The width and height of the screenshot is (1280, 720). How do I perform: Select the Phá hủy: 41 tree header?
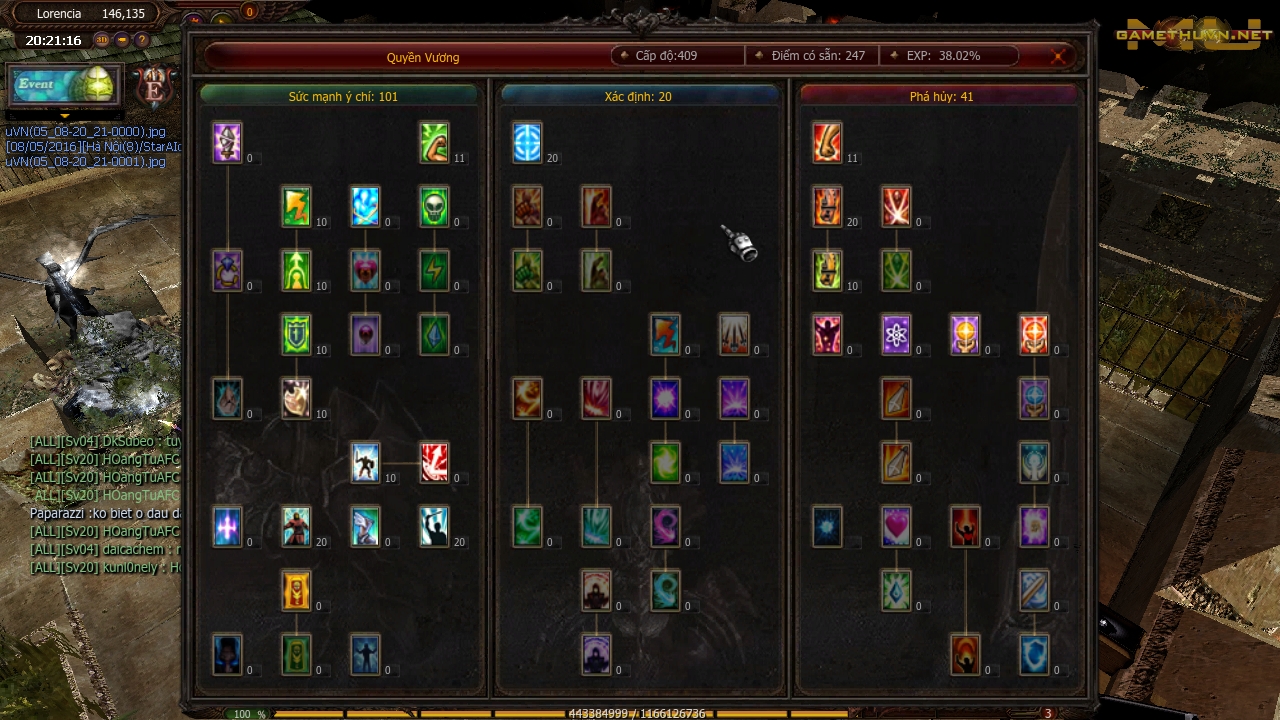(937, 96)
